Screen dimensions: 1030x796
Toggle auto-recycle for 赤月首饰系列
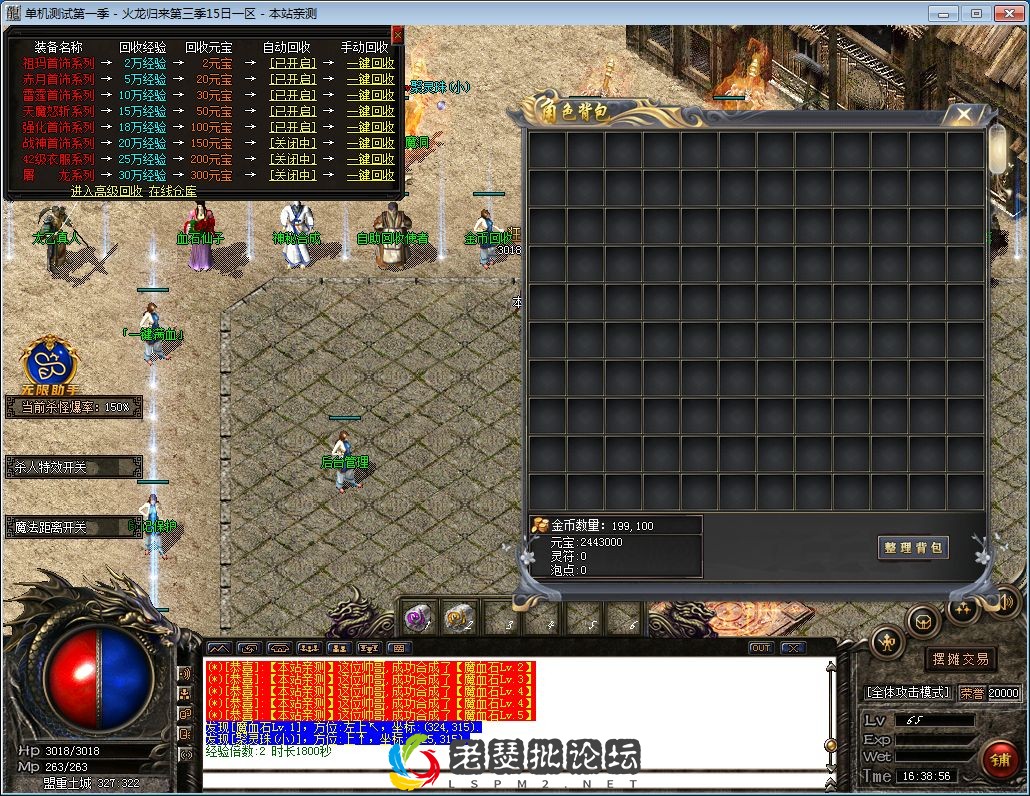[292, 79]
